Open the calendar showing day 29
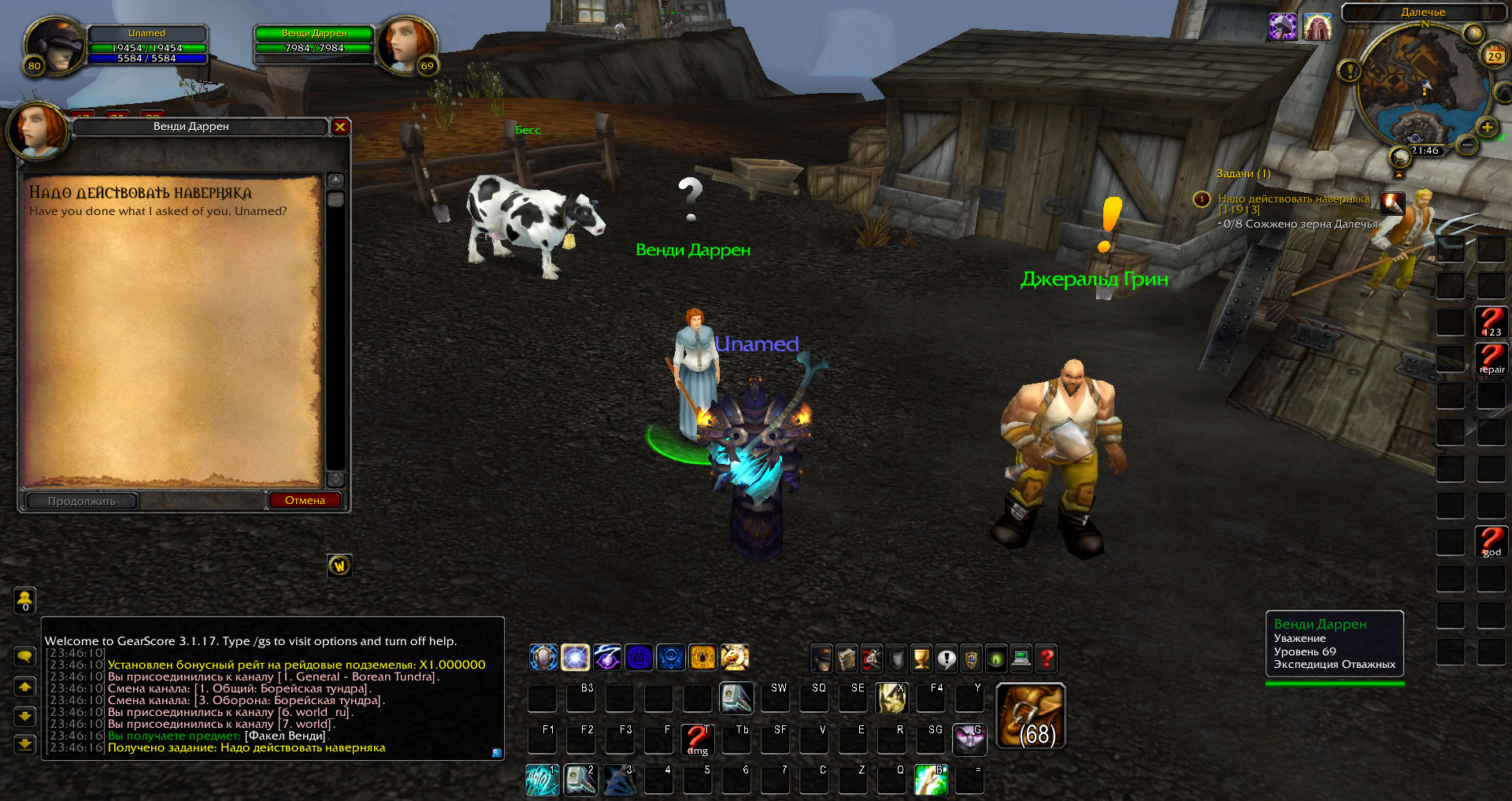 pos(1494,56)
